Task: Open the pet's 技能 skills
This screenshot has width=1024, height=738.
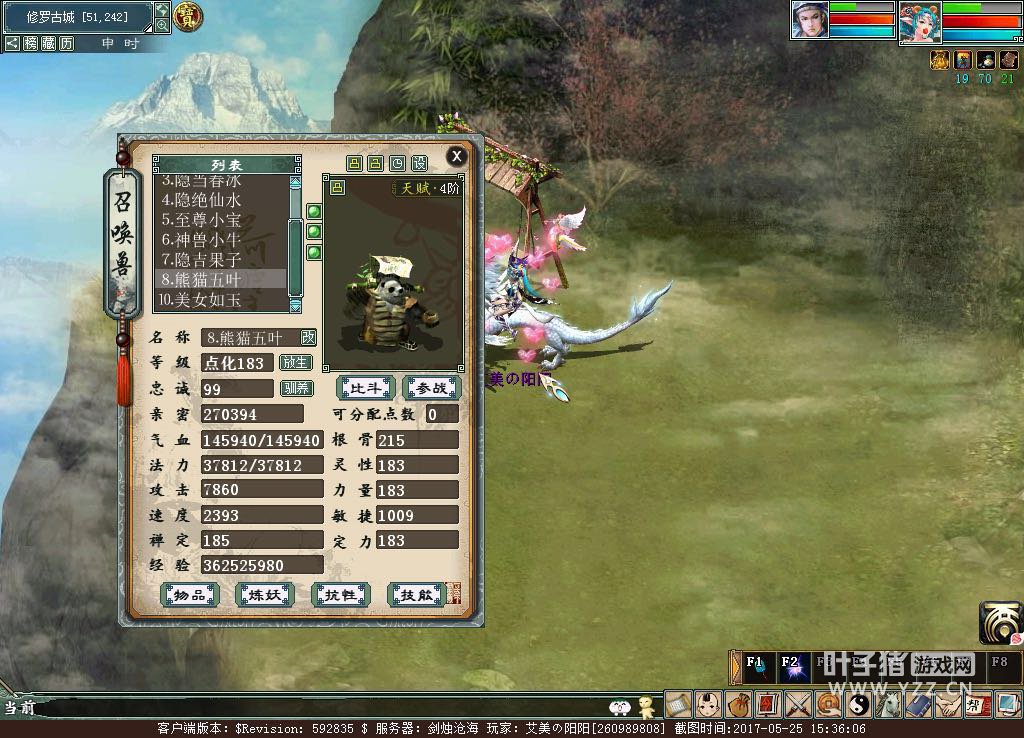Action: click(415, 595)
